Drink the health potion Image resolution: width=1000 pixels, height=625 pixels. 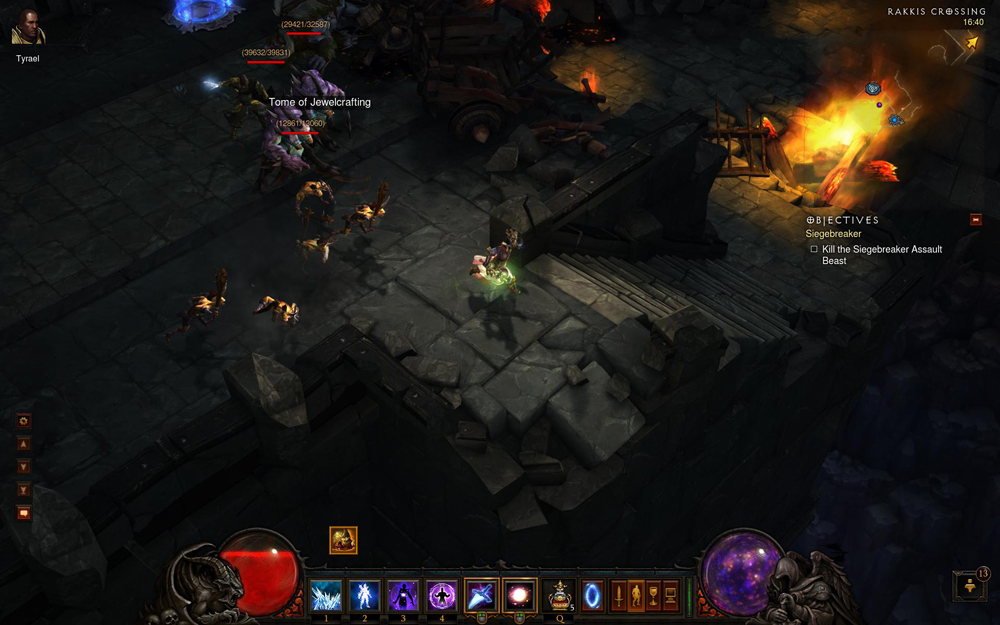[x=560, y=595]
